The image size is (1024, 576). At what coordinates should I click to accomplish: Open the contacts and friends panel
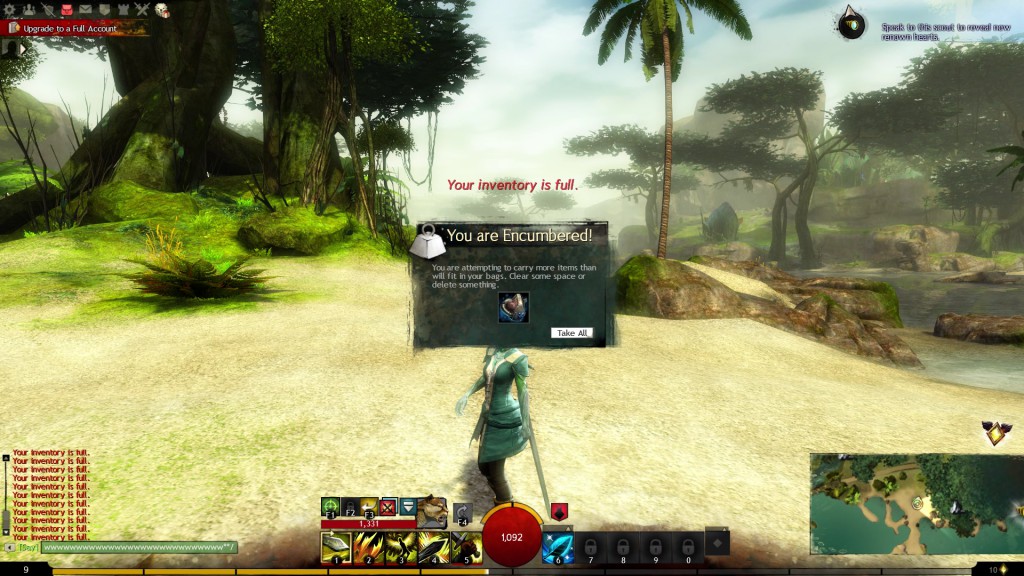pos(30,10)
